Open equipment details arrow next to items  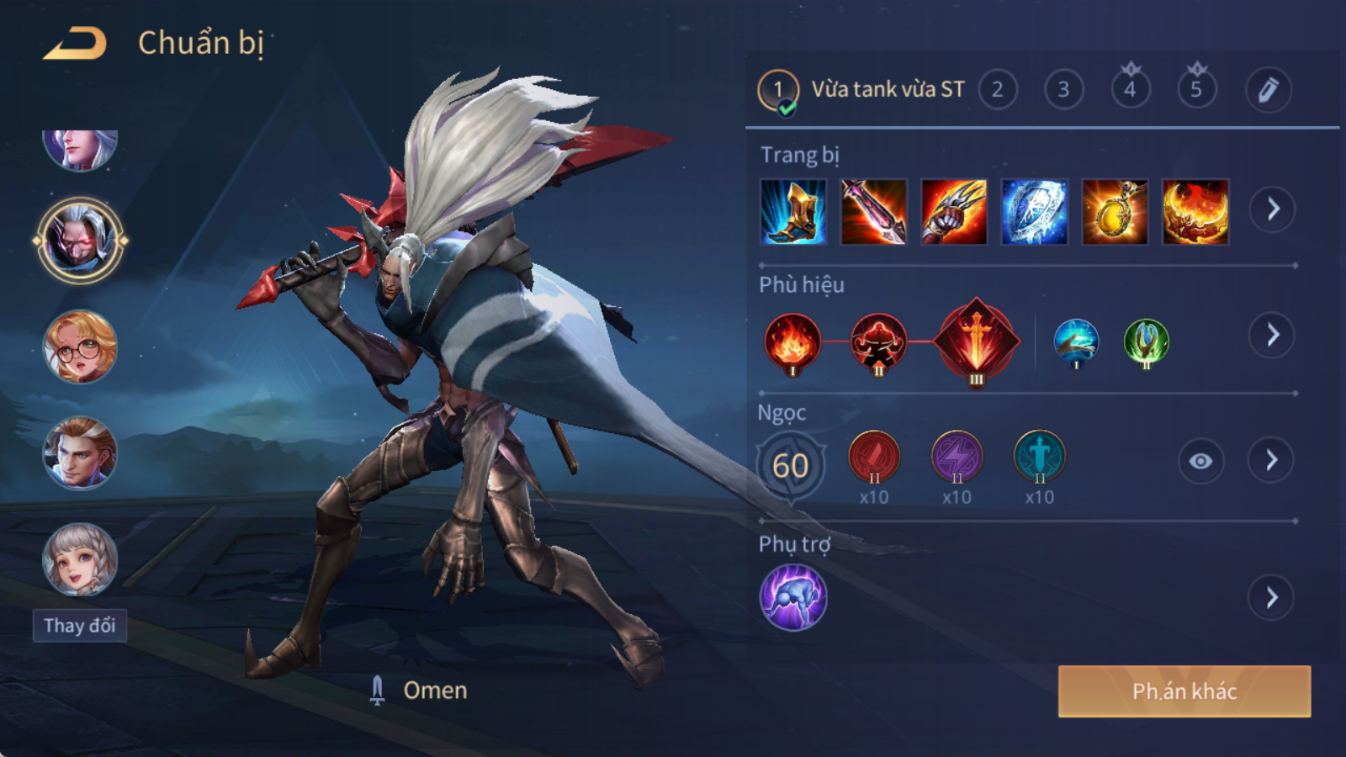[1272, 210]
